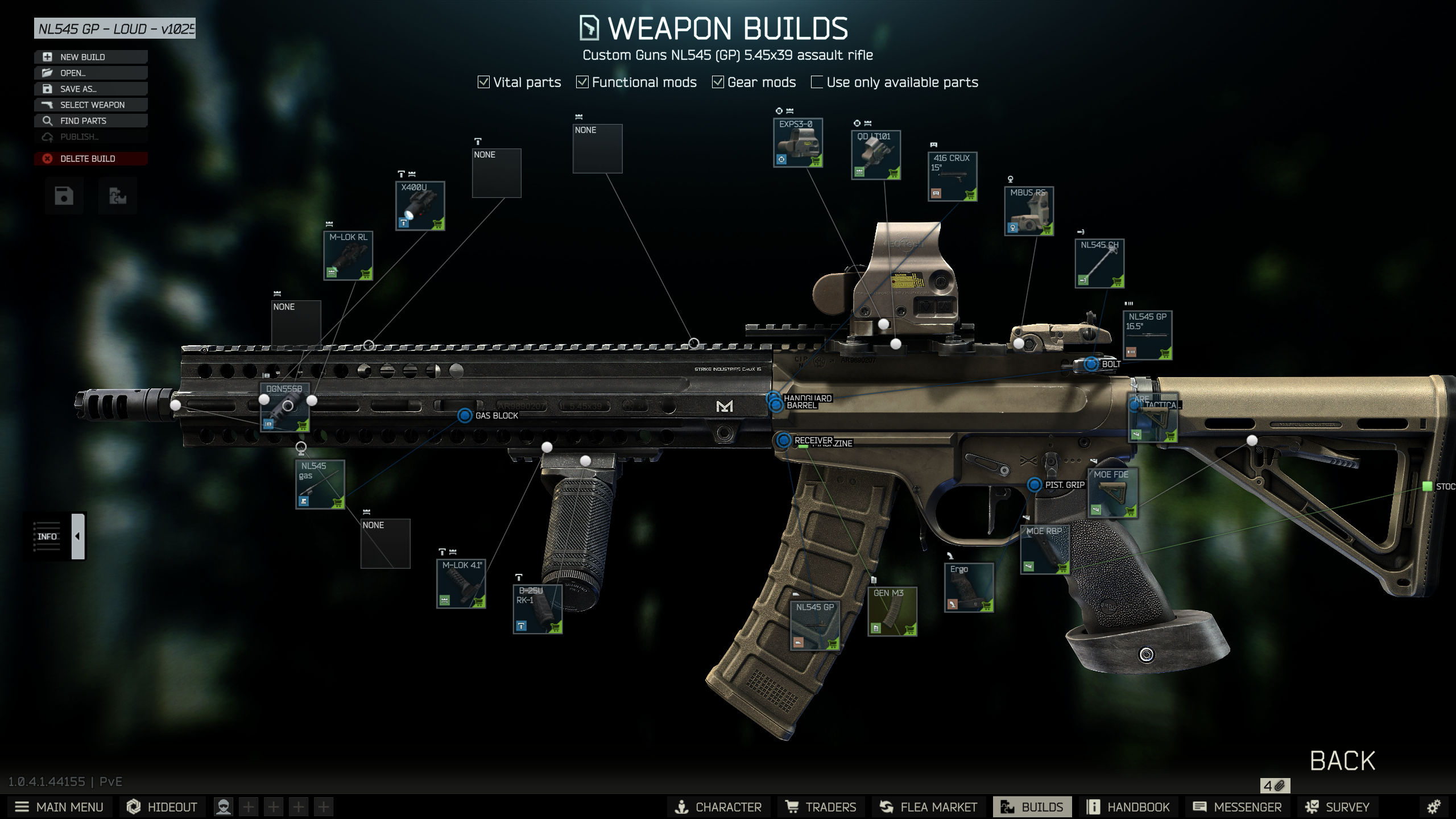Image resolution: width=1456 pixels, height=819 pixels.
Task: Open the B-25U RK-1 foregrip slot
Action: coord(537,609)
